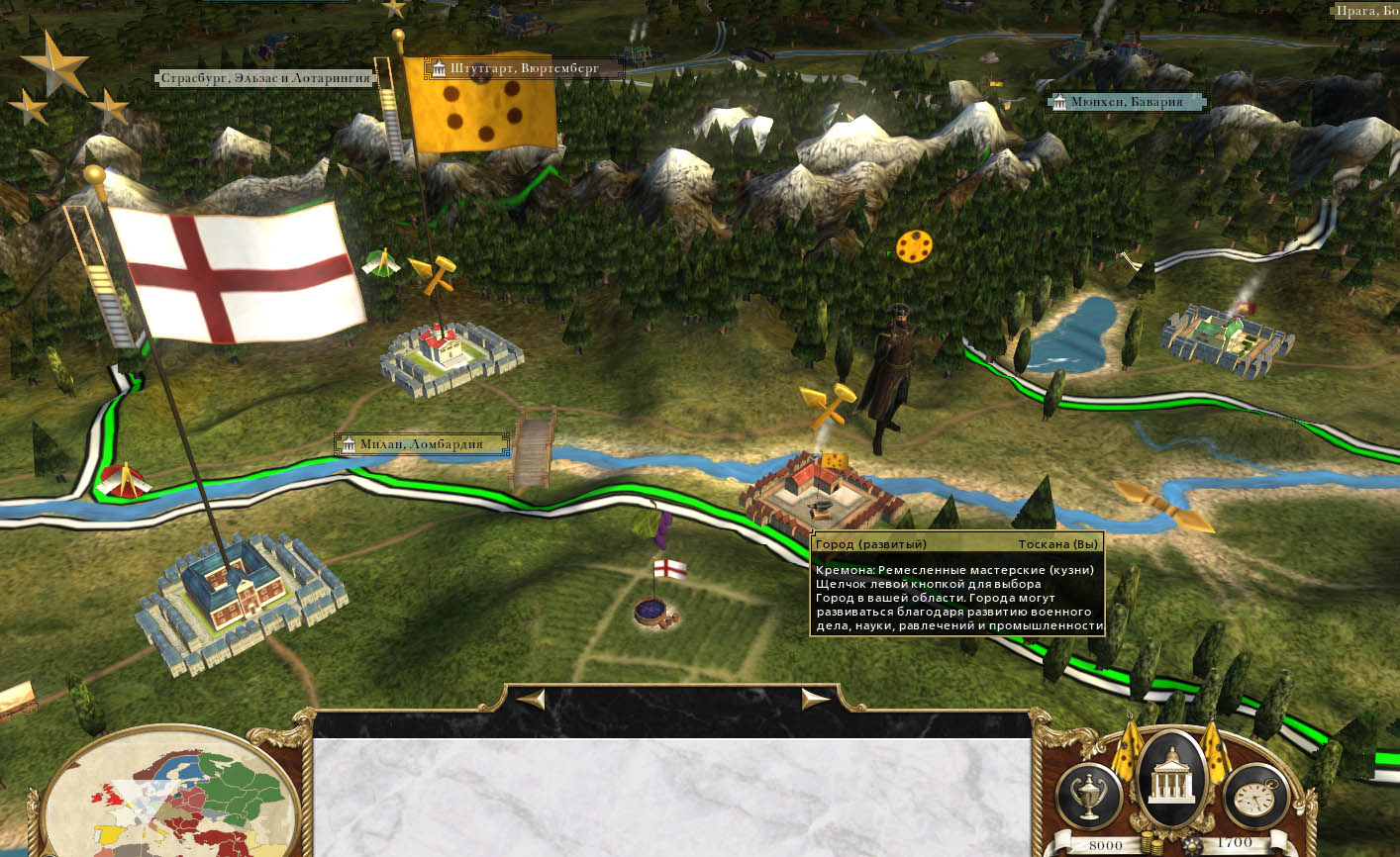Select the Milan, Lombardy city label
Screen dimensions: 1400x857
[x=421, y=444]
